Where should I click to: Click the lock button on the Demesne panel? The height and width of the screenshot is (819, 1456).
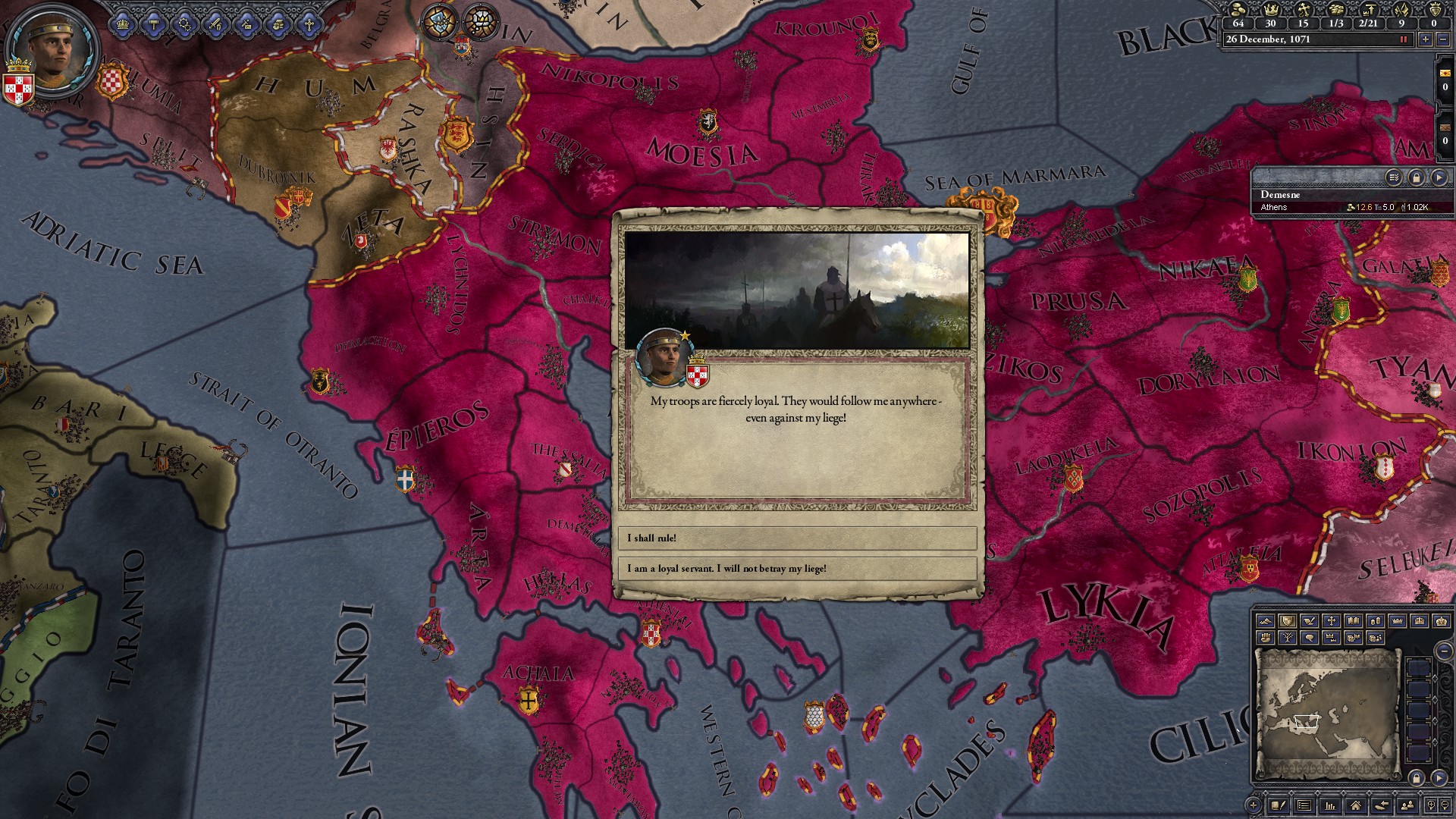tap(1416, 177)
